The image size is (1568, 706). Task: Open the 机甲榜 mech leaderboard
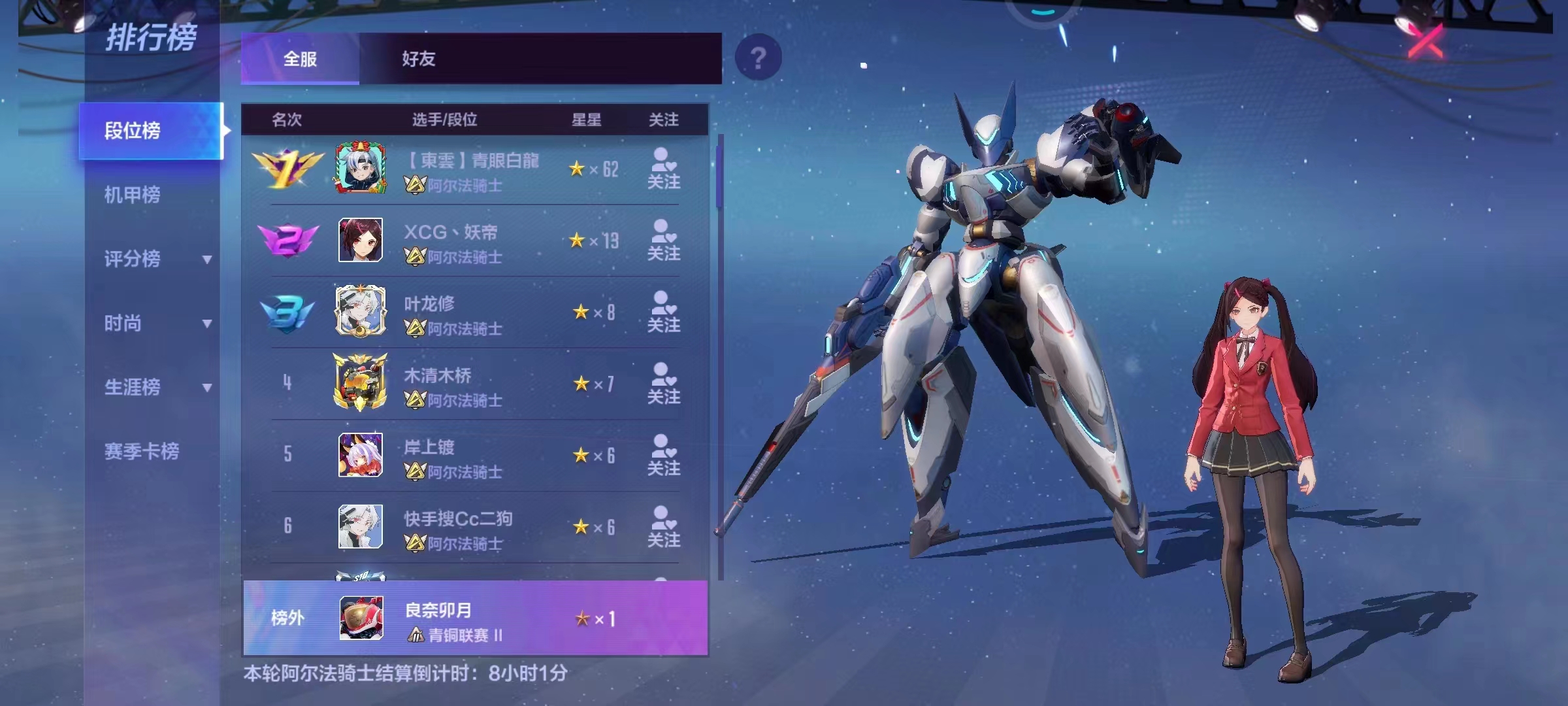point(133,195)
